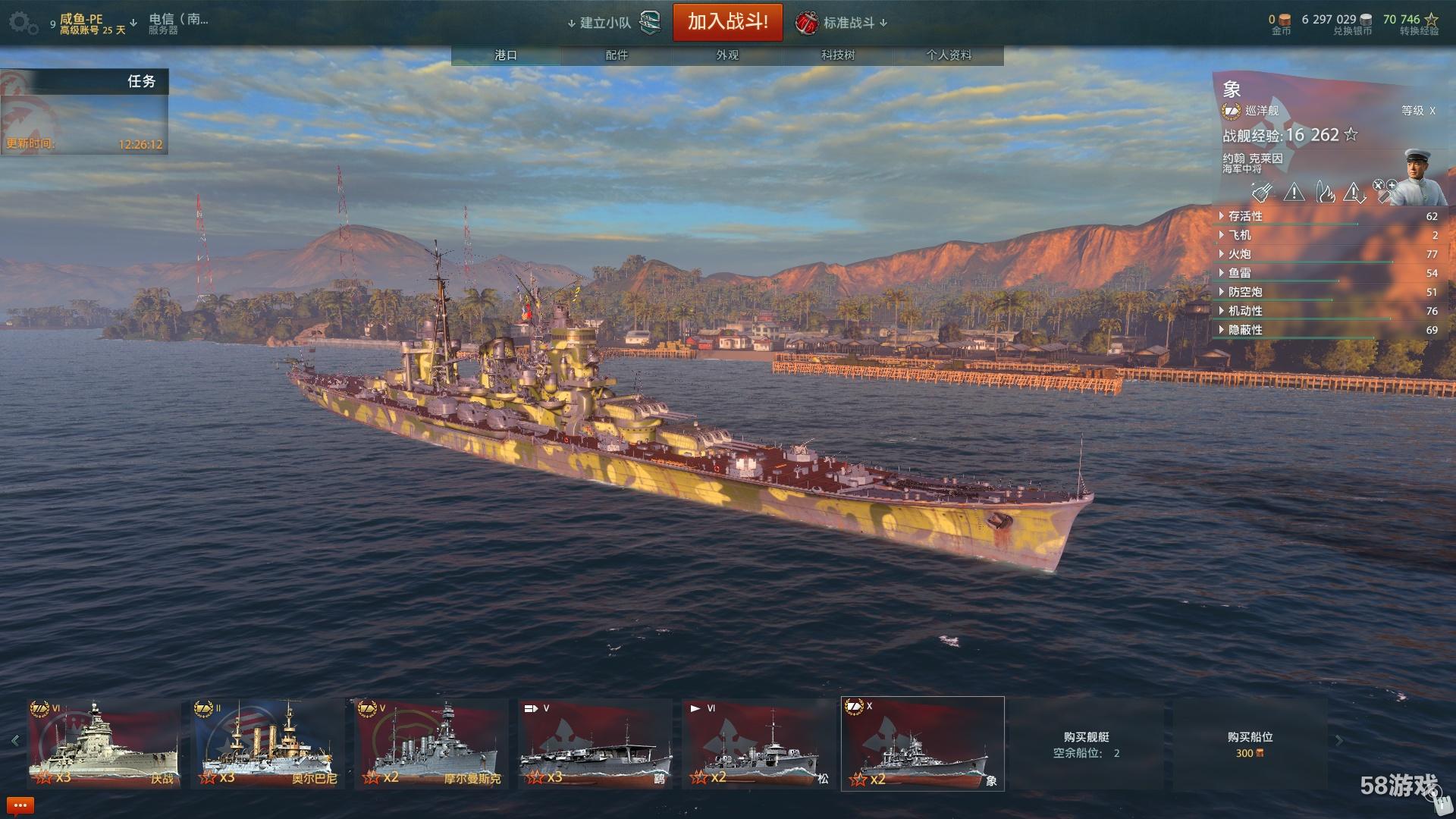The height and width of the screenshot is (819, 1456).
Task: Select the 港口 port tab
Action: (x=506, y=55)
